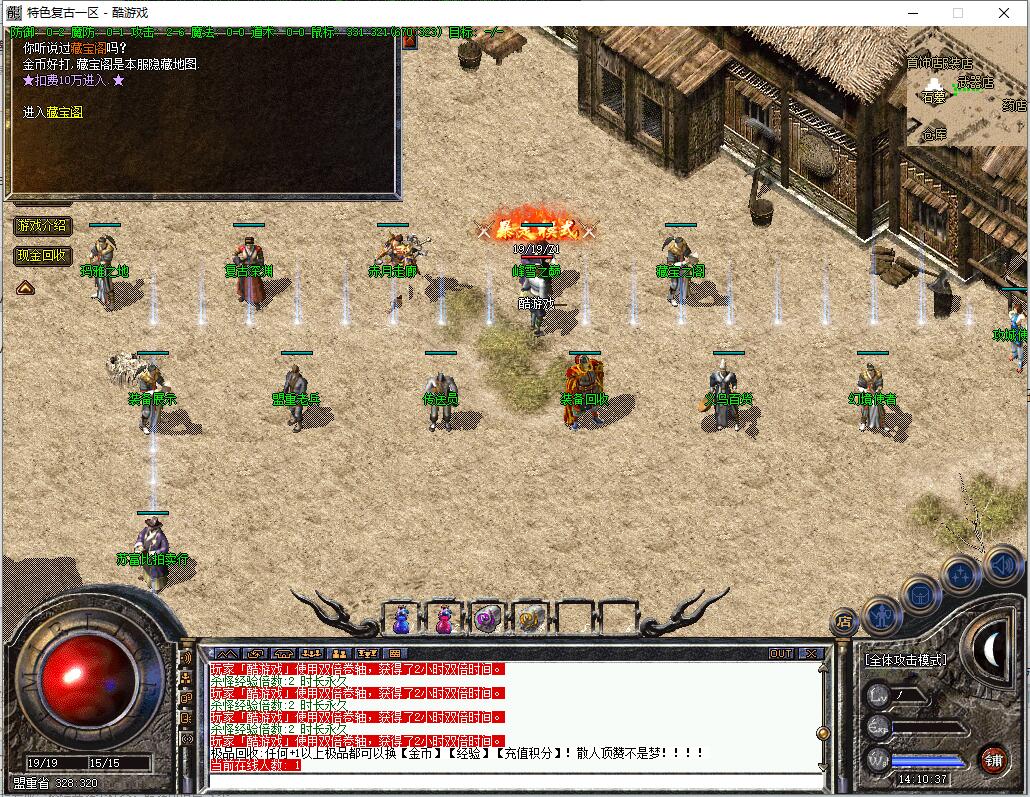Maximize the game window

[958, 13]
